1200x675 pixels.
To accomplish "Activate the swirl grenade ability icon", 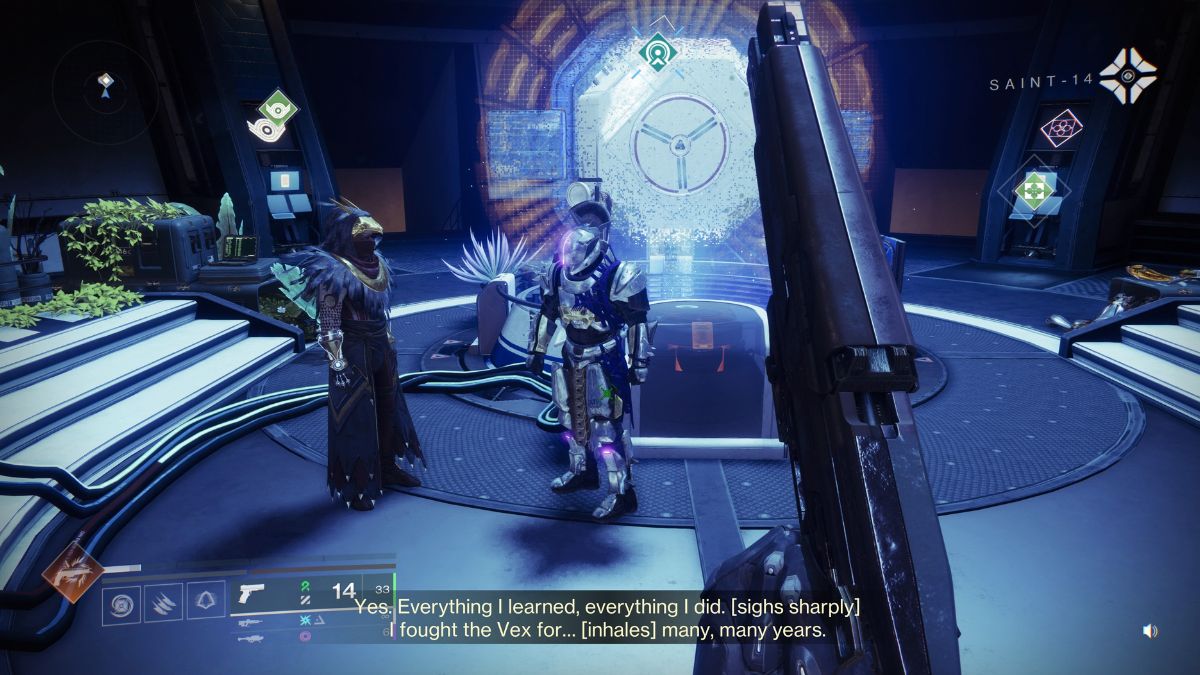I will tap(120, 604).
